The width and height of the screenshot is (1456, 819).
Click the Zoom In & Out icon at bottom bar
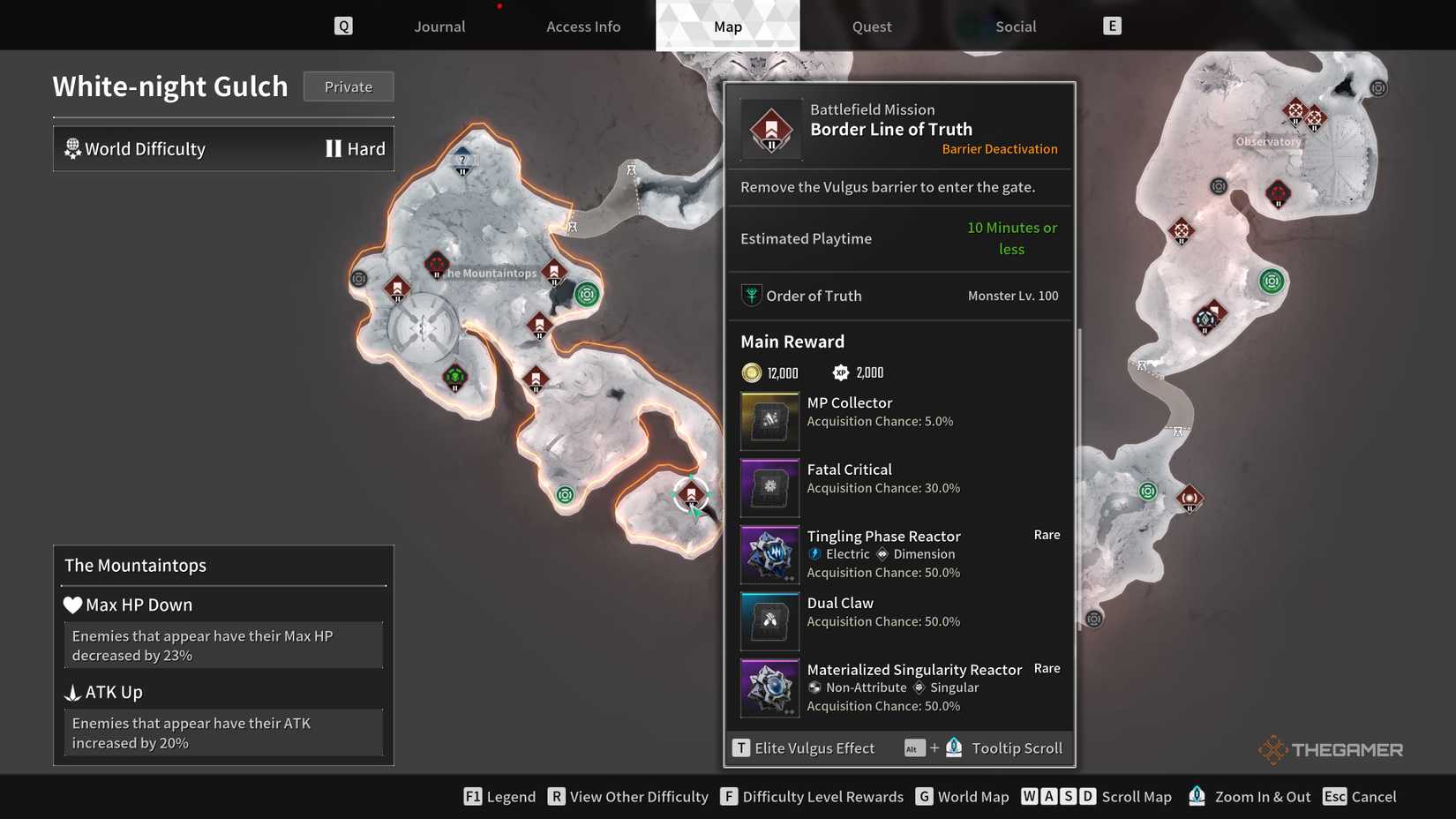[1197, 795]
